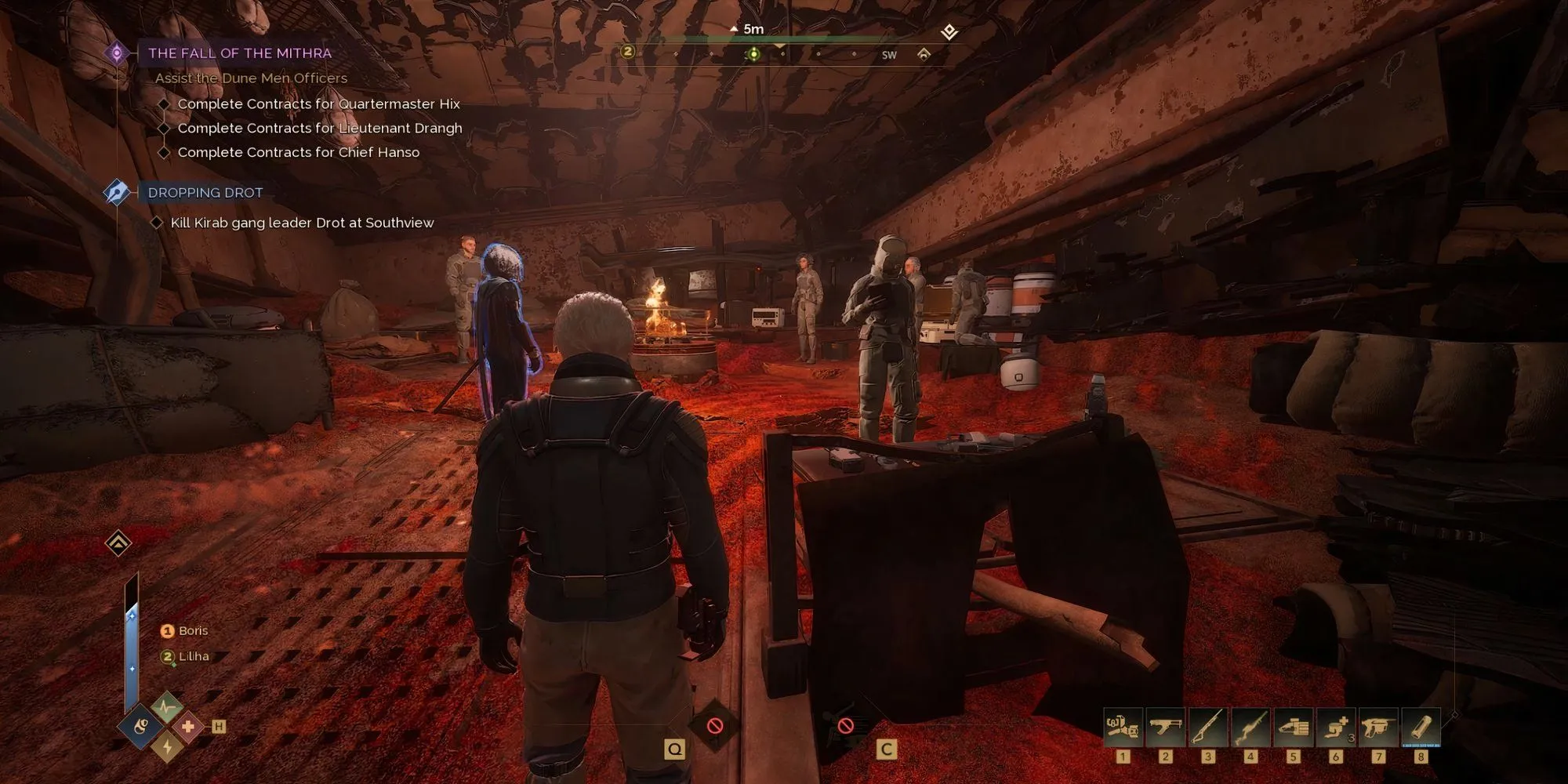Select The Fall of the Mithra quest

click(239, 53)
